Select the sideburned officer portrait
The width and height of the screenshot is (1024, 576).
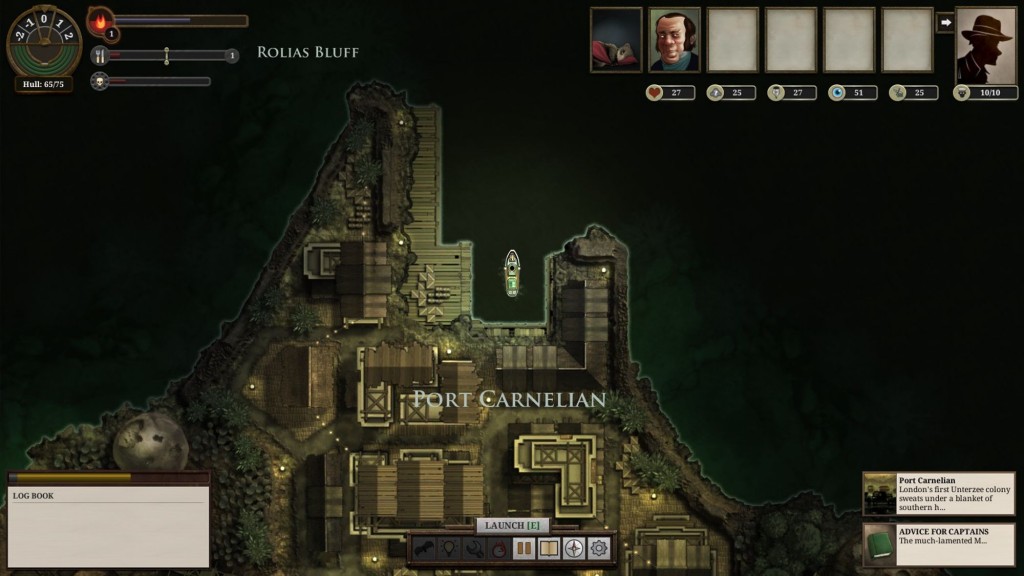(674, 40)
